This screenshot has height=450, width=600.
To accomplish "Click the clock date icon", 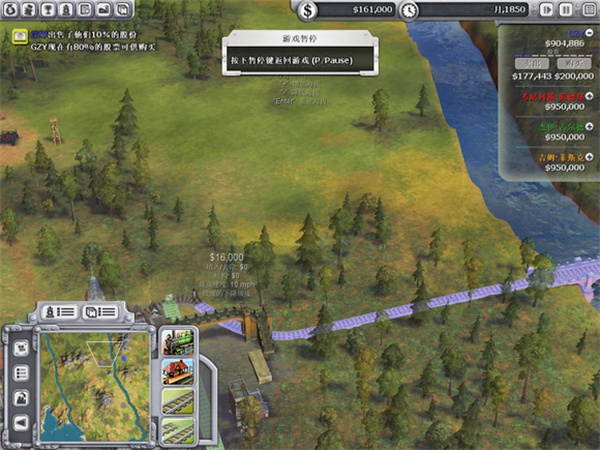I will coord(409,11).
